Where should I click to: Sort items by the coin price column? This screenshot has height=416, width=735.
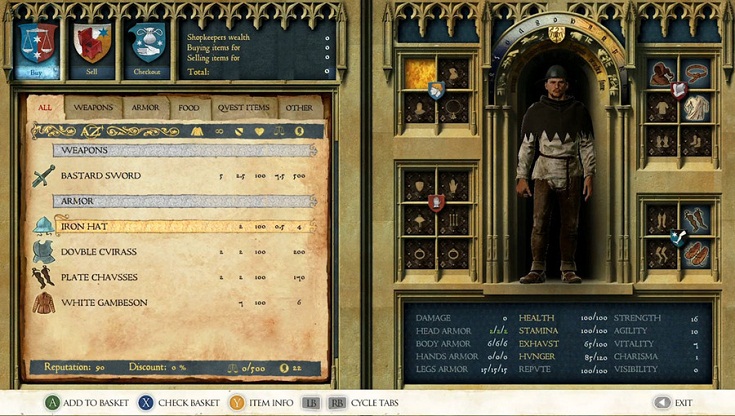[x=300, y=131]
